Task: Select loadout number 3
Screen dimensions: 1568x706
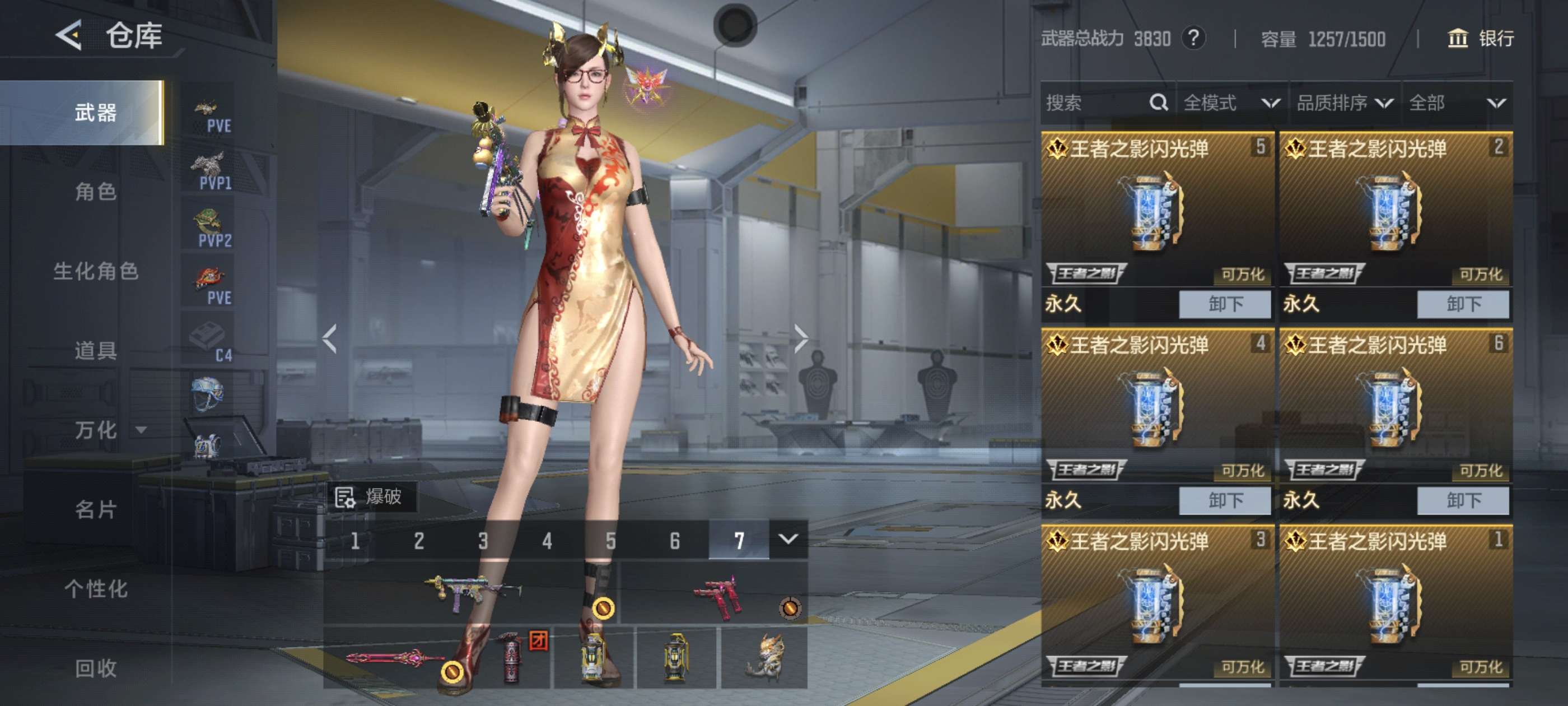Action: [483, 540]
